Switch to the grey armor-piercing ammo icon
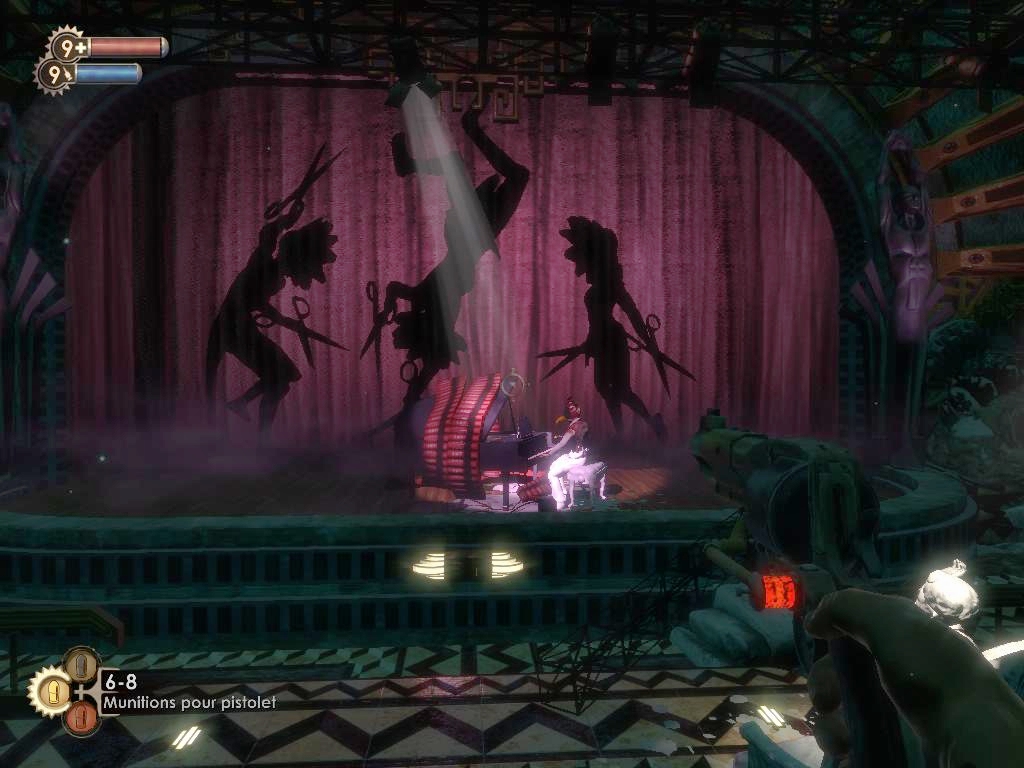Viewport: 1024px width, 768px height. [81, 664]
